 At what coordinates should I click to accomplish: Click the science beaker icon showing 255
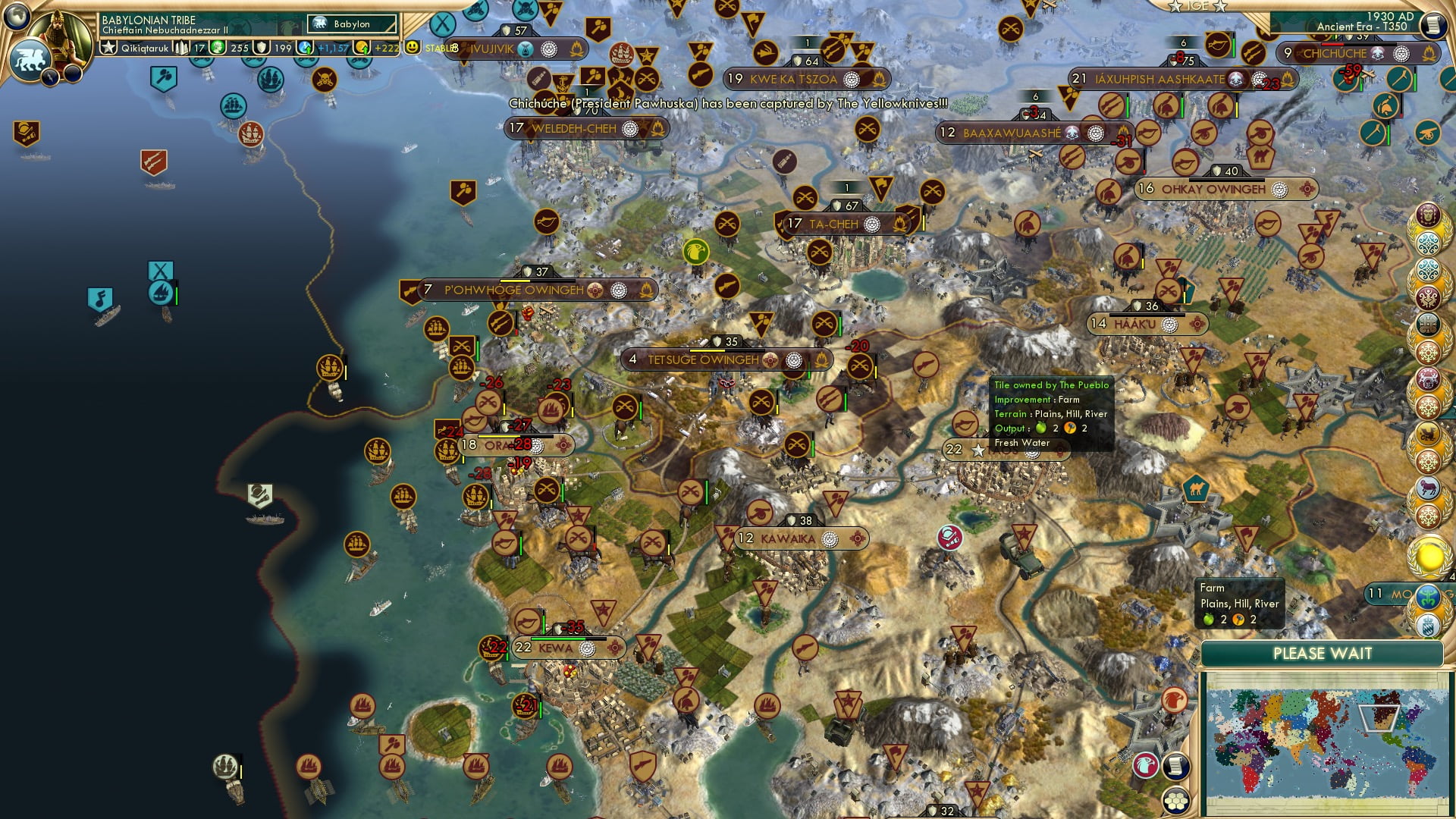tap(218, 47)
